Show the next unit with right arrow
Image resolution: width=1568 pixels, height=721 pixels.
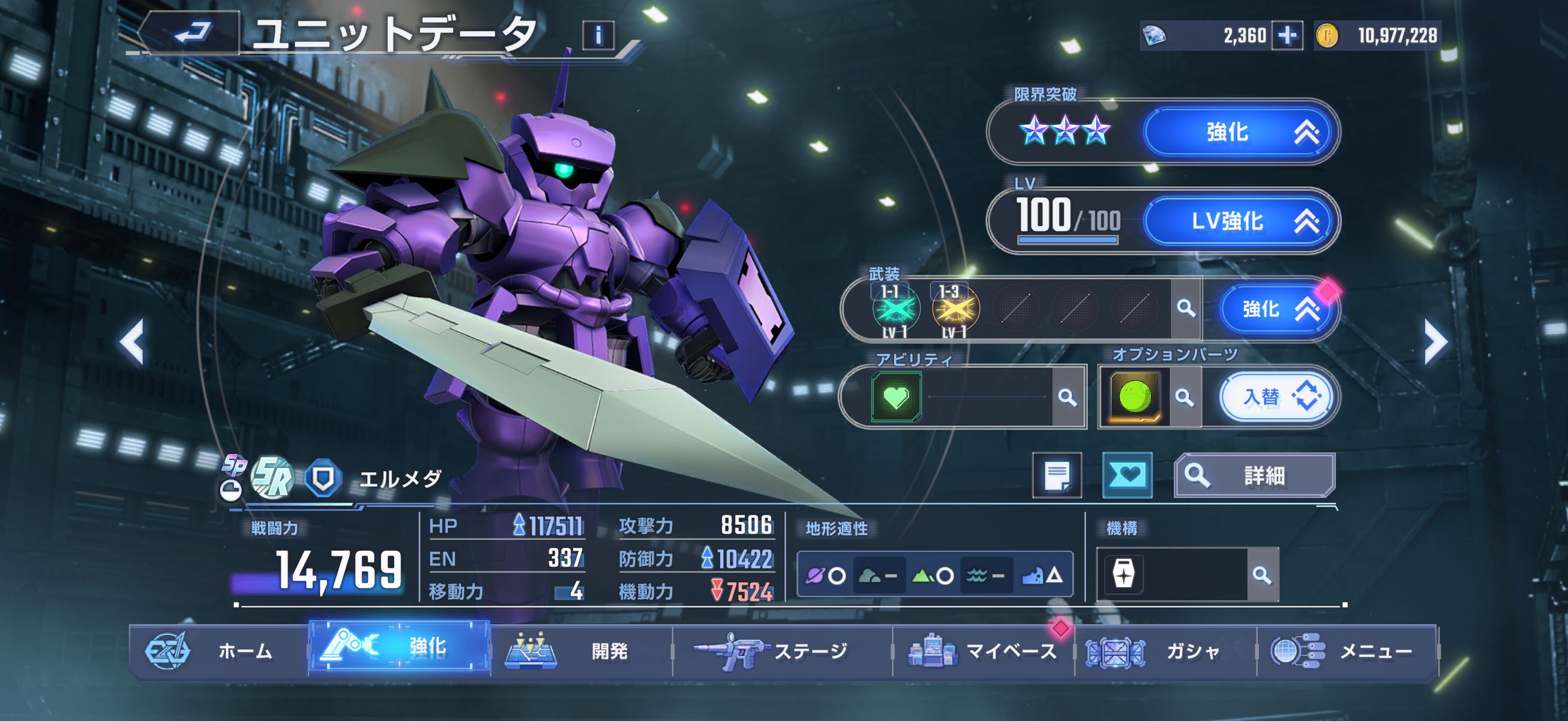[1435, 343]
